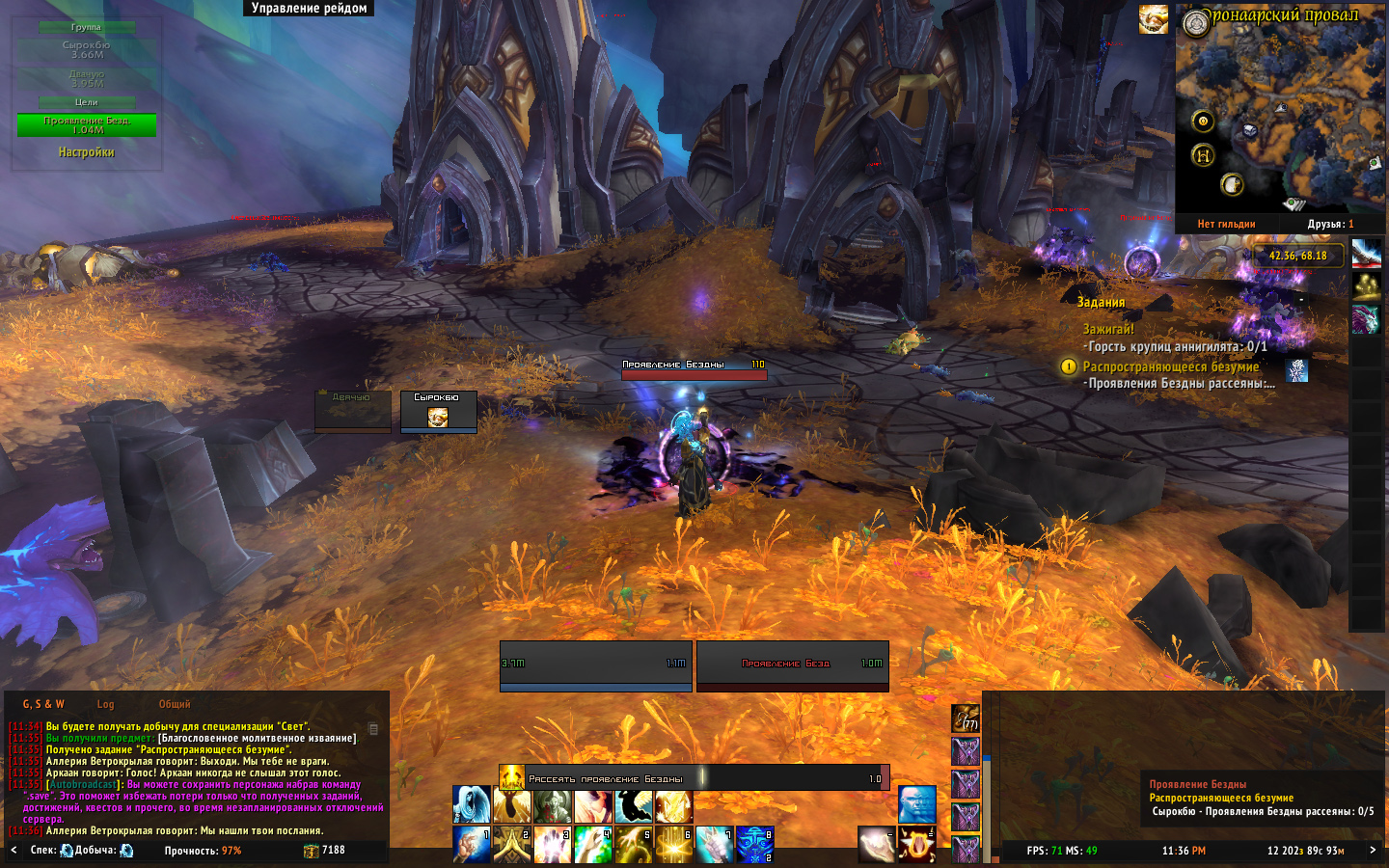Cast the praying hands spell in slot 2
This screenshot has height=868, width=1389.
512,844
